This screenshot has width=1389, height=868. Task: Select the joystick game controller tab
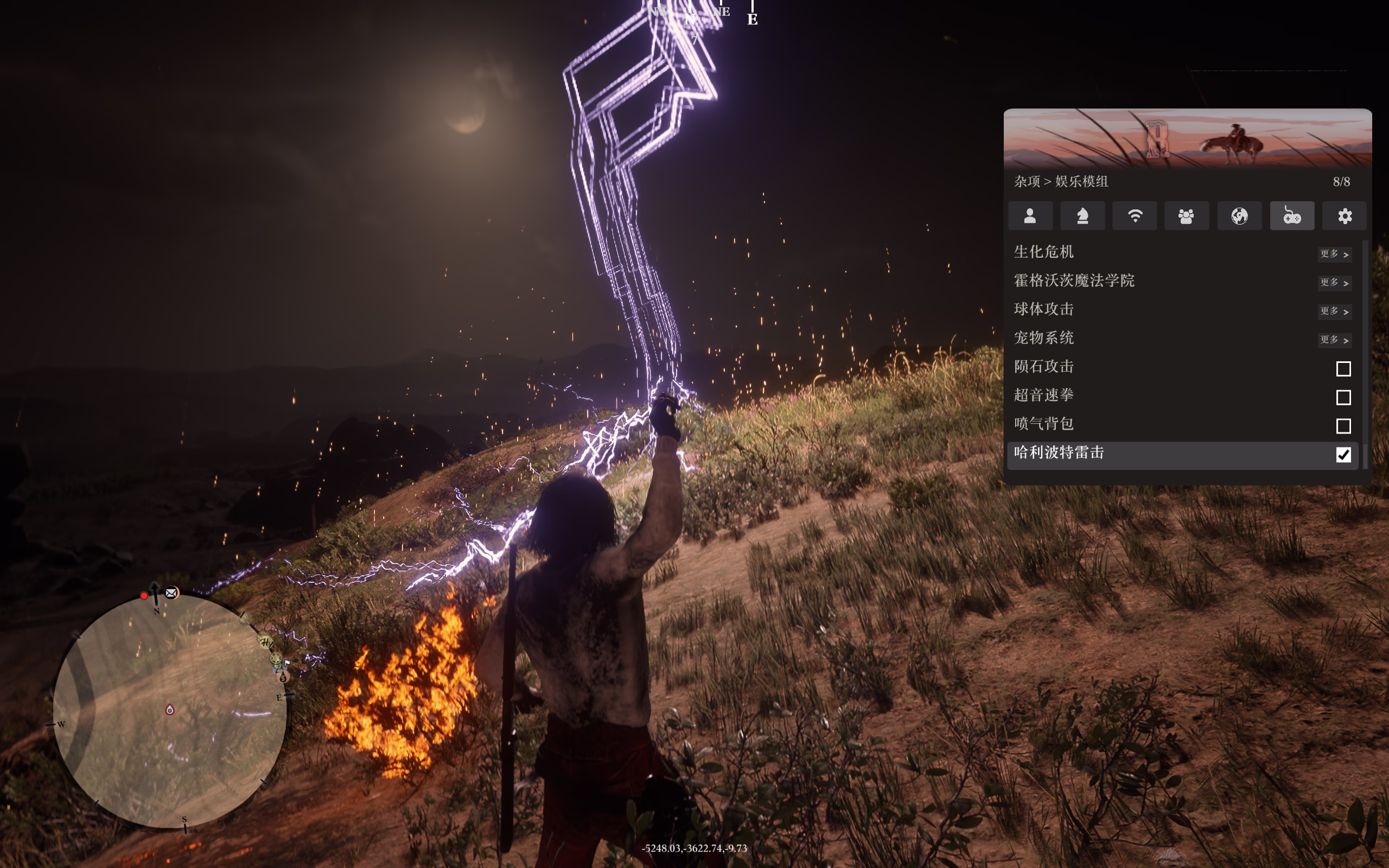[1292, 216]
